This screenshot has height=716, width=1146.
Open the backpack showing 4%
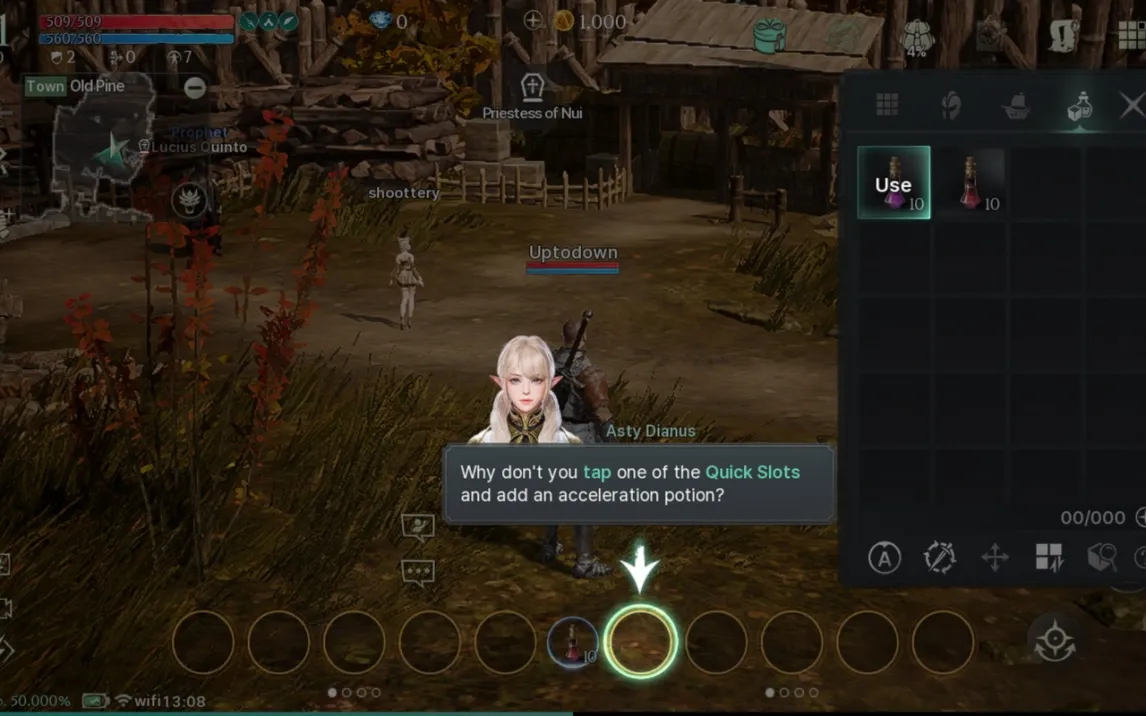pos(916,38)
